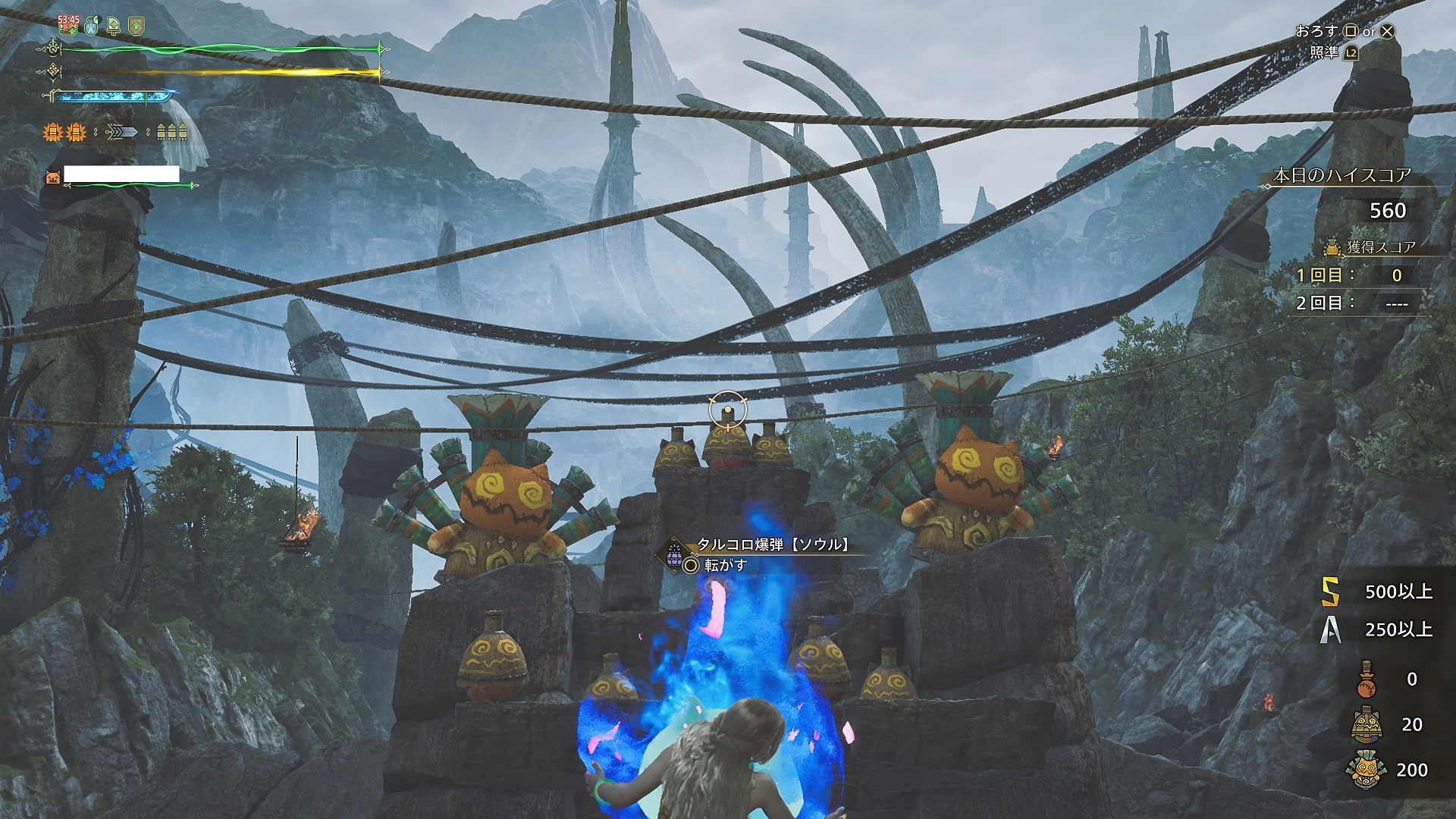The height and width of the screenshot is (819, 1456).
Task: Click the gold S rank icon
Action: 1330,591
